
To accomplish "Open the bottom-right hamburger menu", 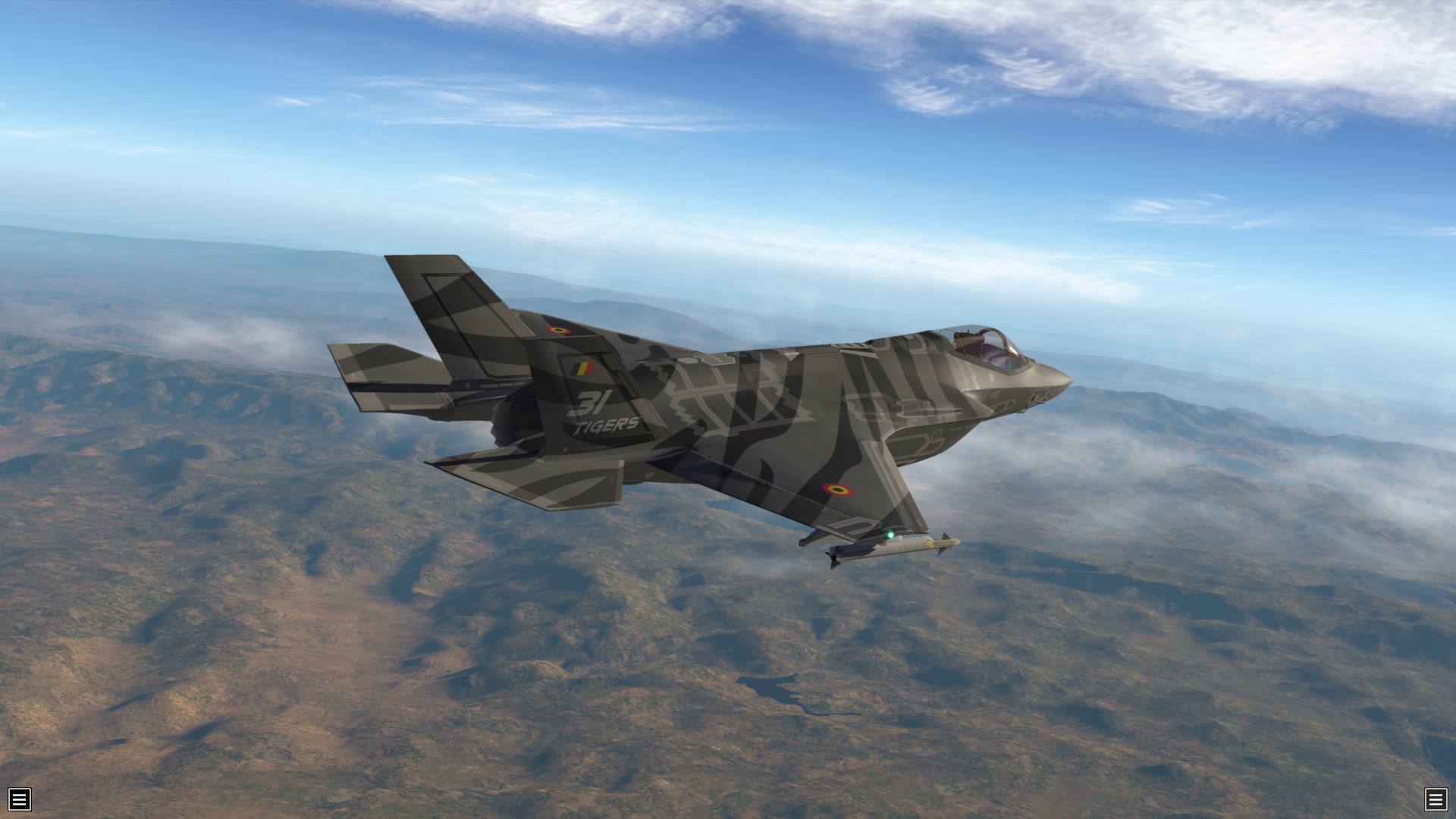I will (x=1436, y=799).
